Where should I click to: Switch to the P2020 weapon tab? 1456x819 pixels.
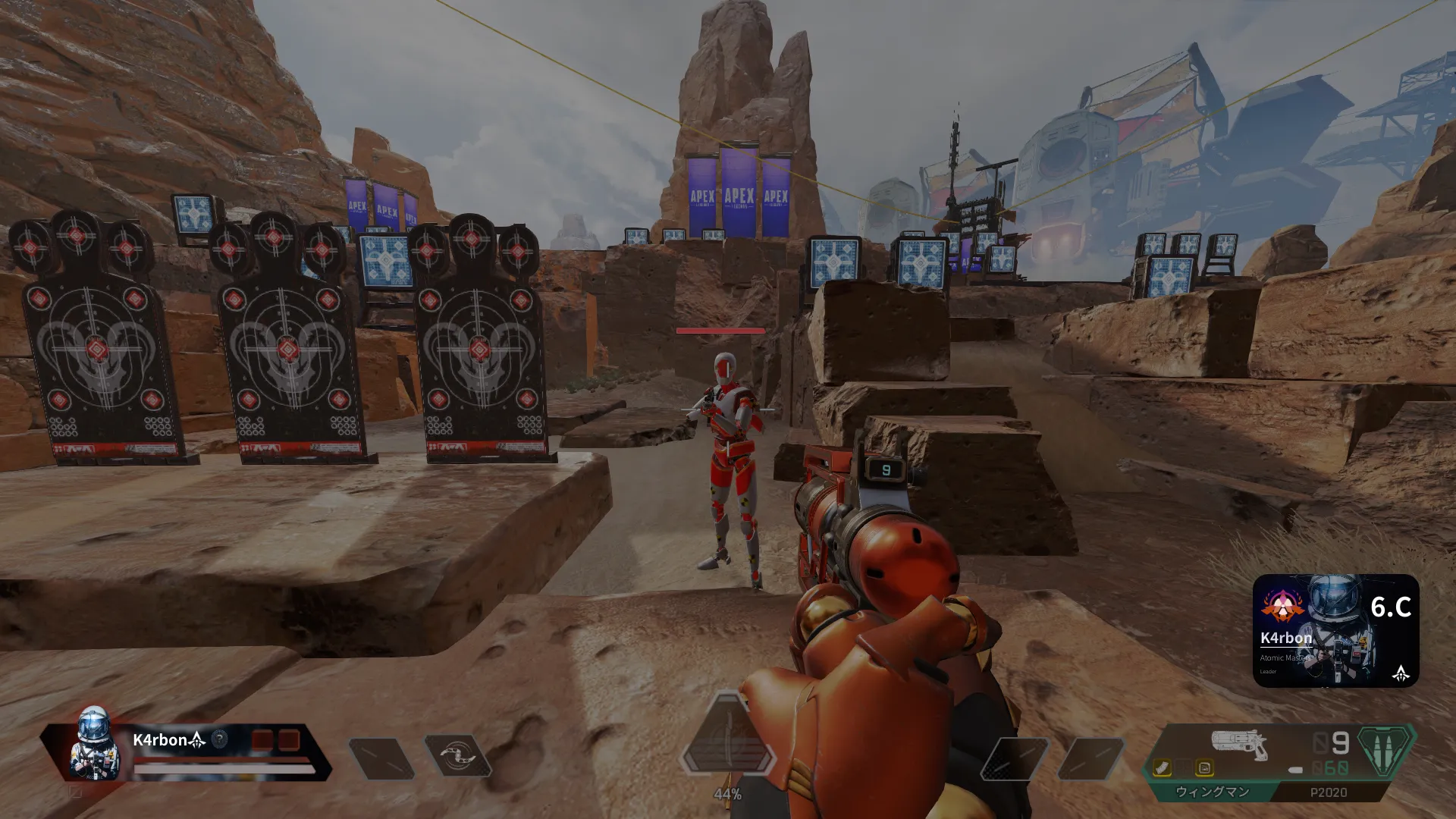click(x=1328, y=792)
